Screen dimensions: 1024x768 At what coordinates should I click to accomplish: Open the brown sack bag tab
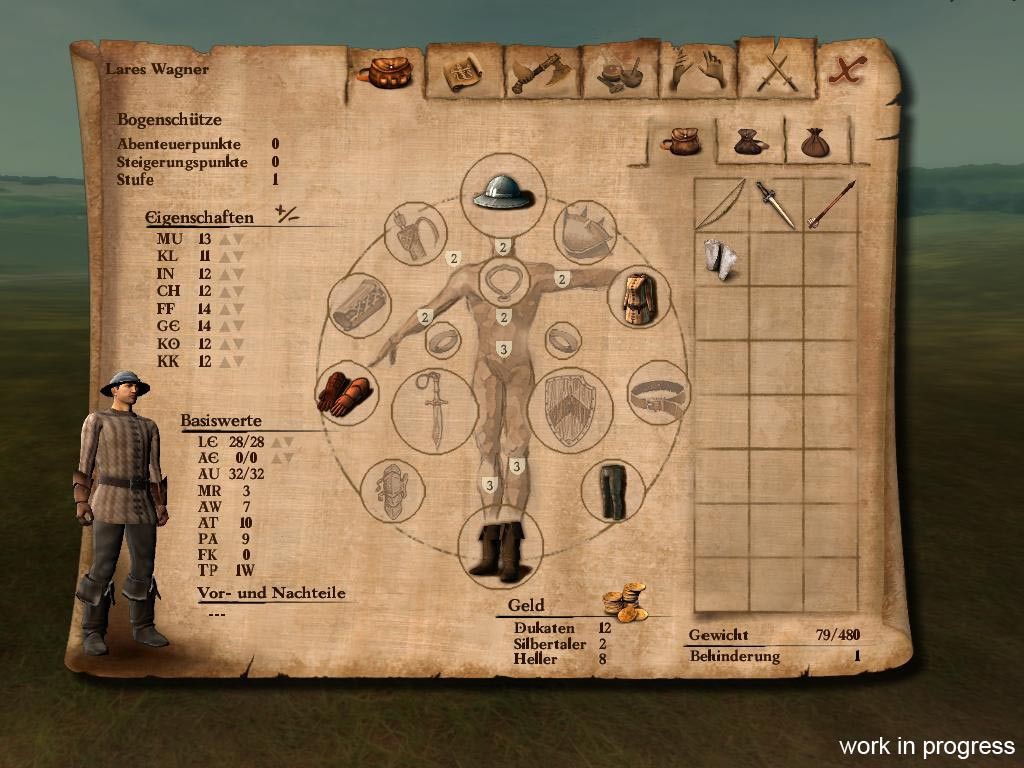tap(815, 141)
